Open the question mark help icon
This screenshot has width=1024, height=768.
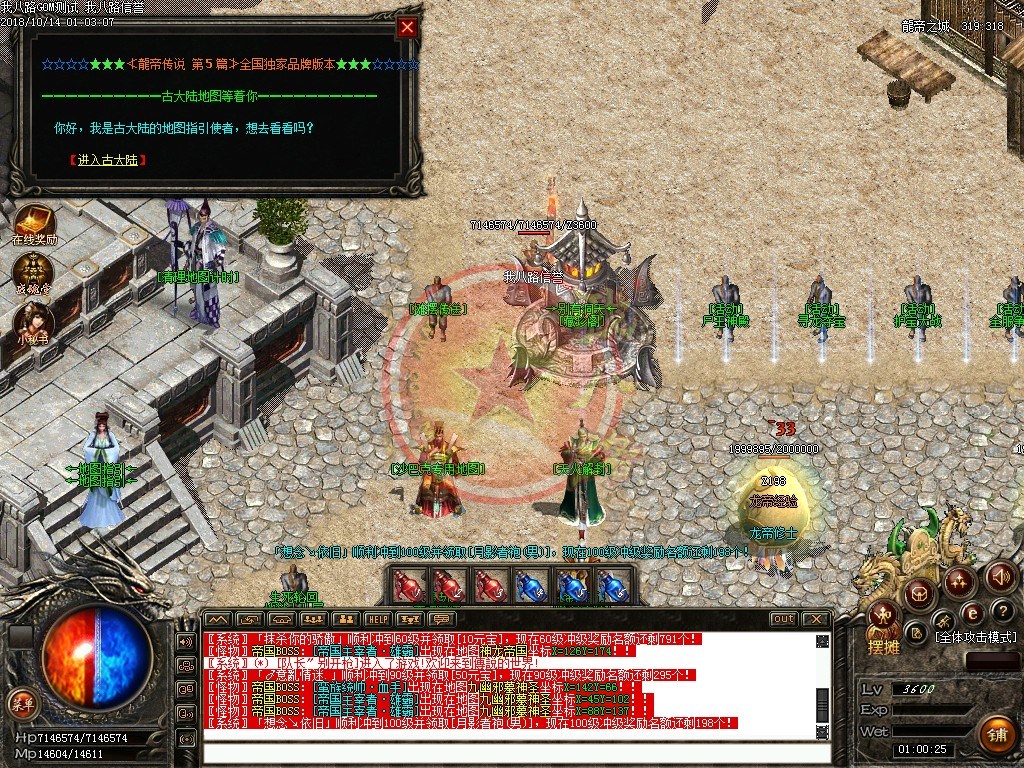coord(1004,611)
